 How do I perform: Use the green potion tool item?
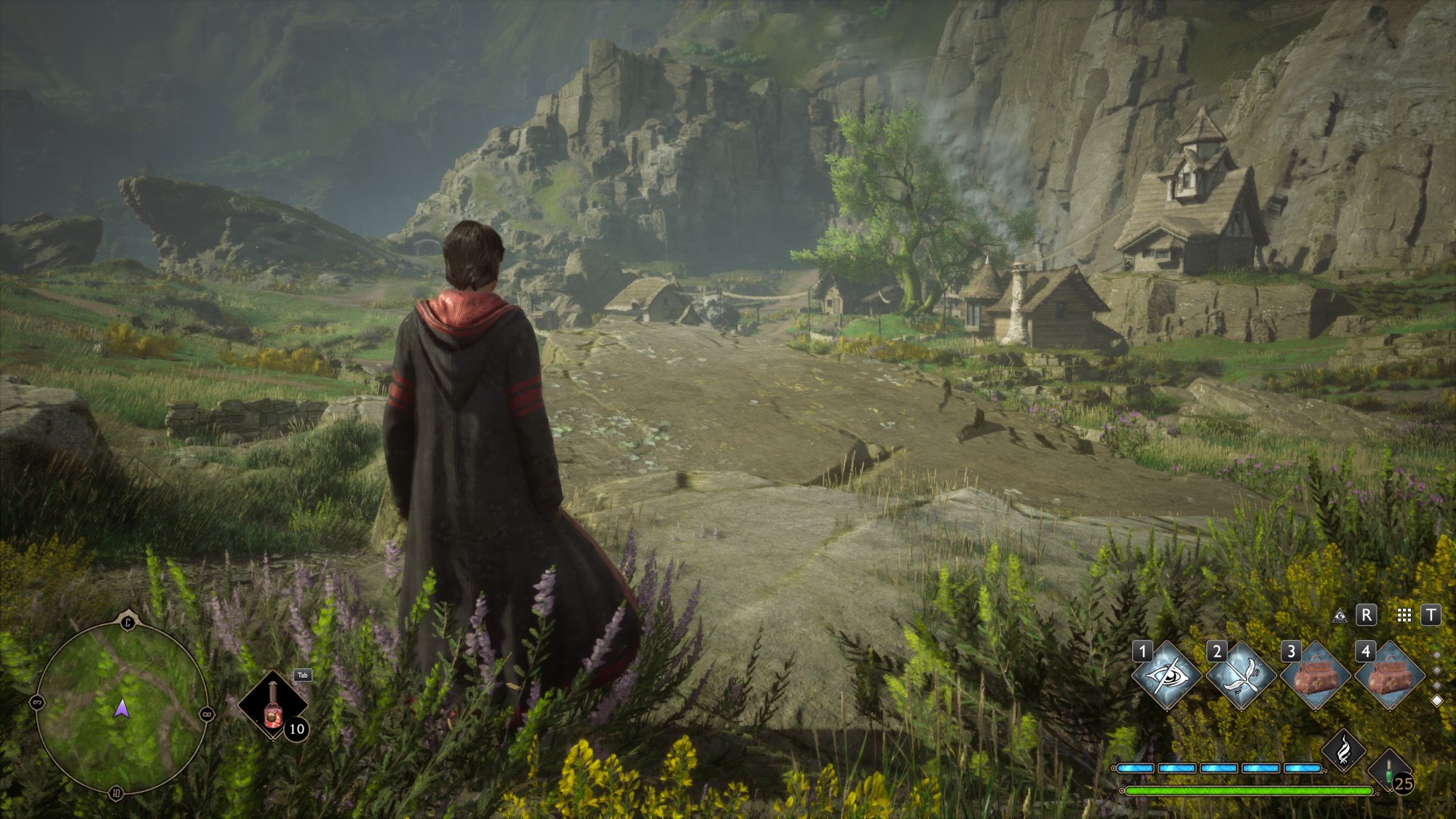1389,773
